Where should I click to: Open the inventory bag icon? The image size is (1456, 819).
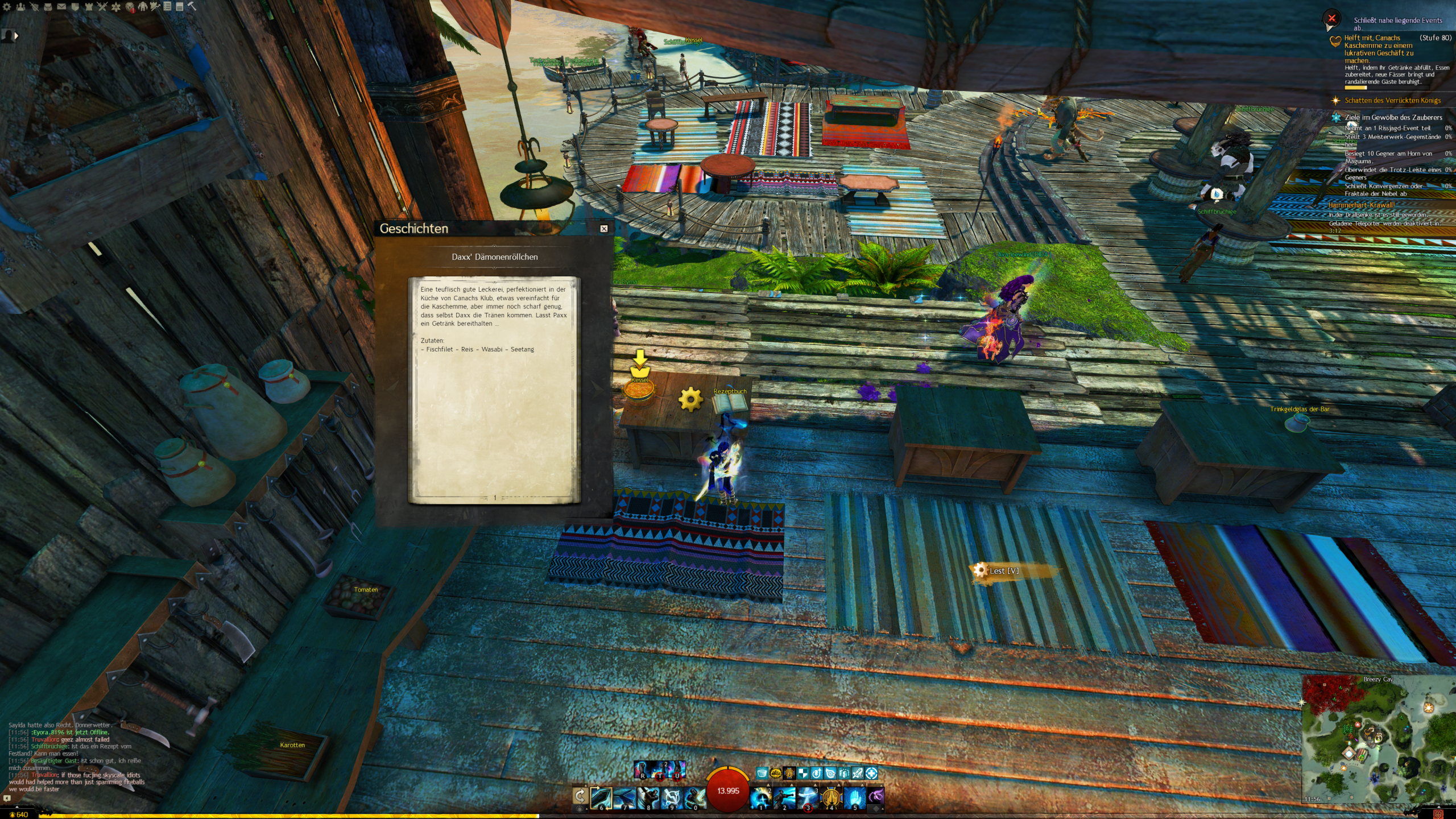pyautogui.click(x=48, y=7)
